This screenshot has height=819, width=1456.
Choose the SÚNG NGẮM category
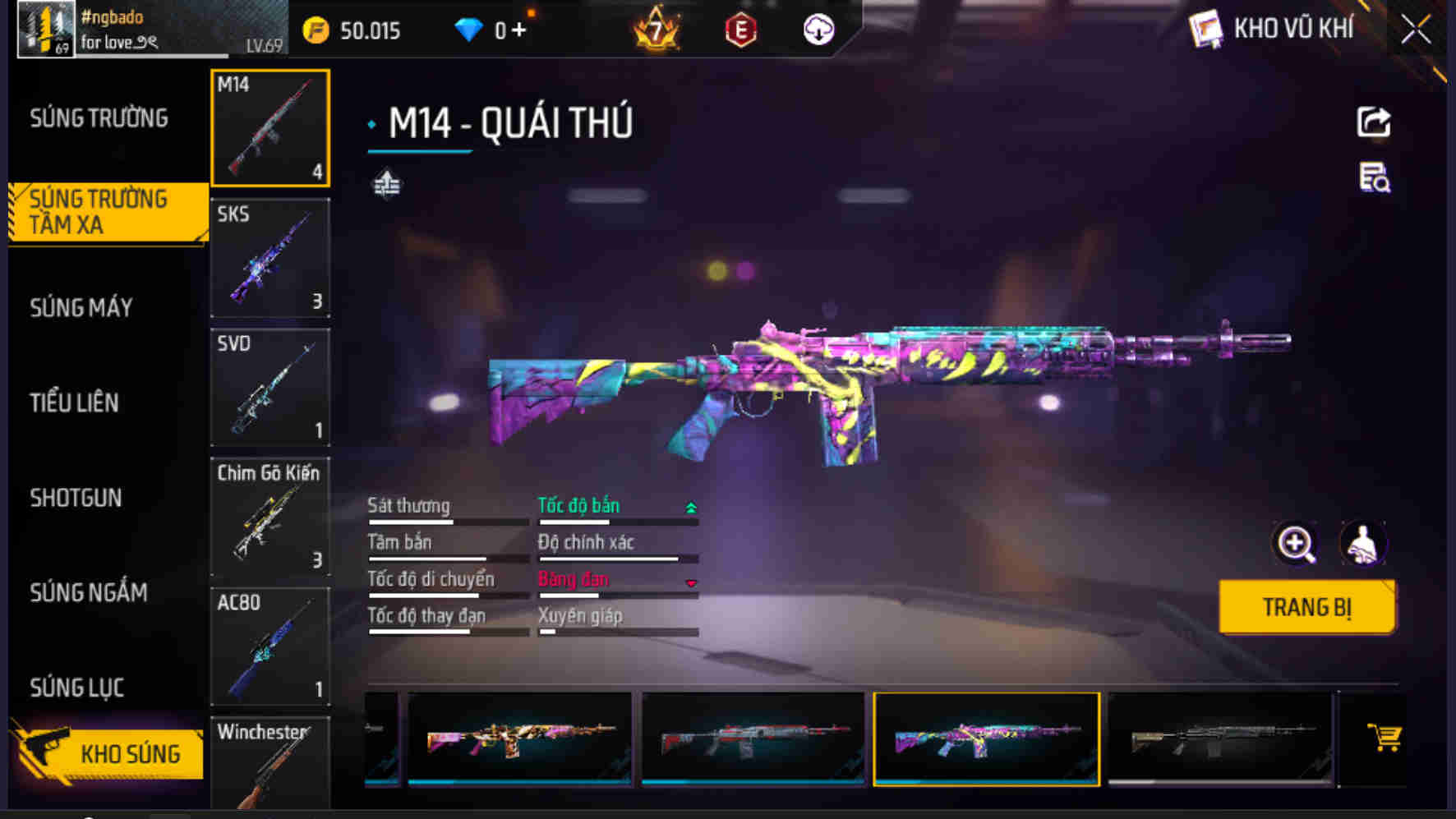[89, 592]
